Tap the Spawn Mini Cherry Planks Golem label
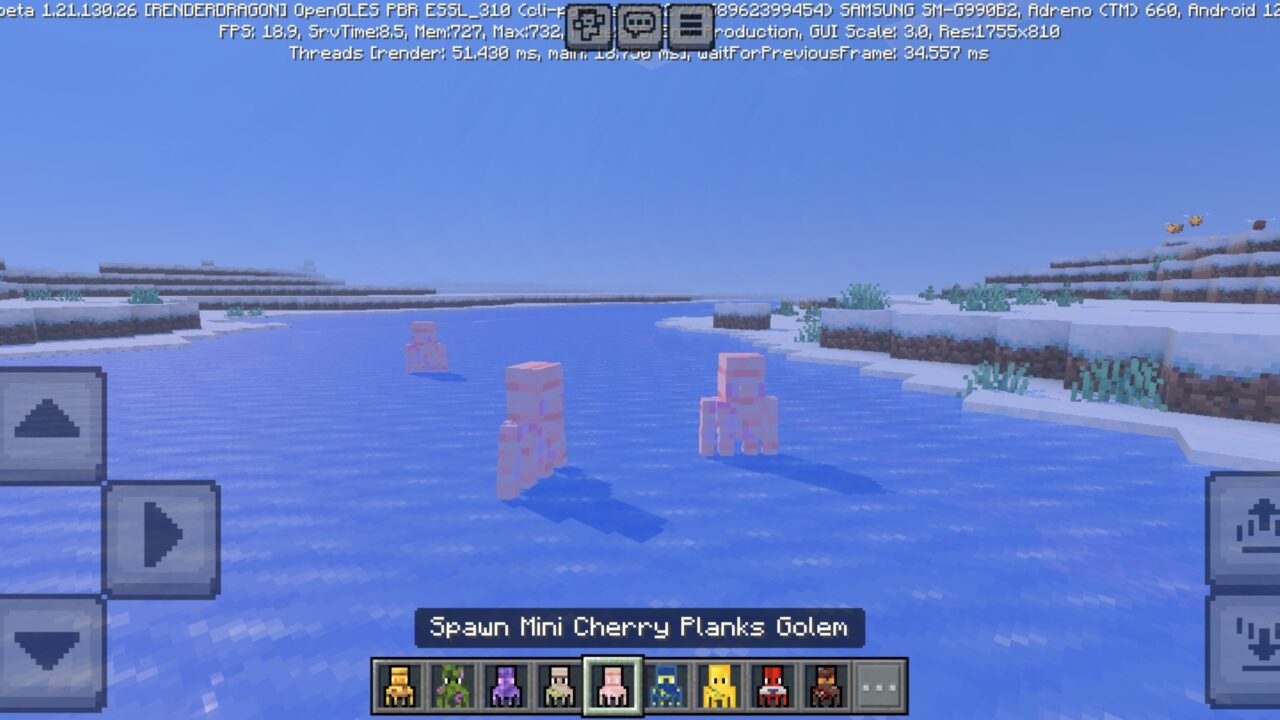This screenshot has width=1280, height=720. click(639, 628)
